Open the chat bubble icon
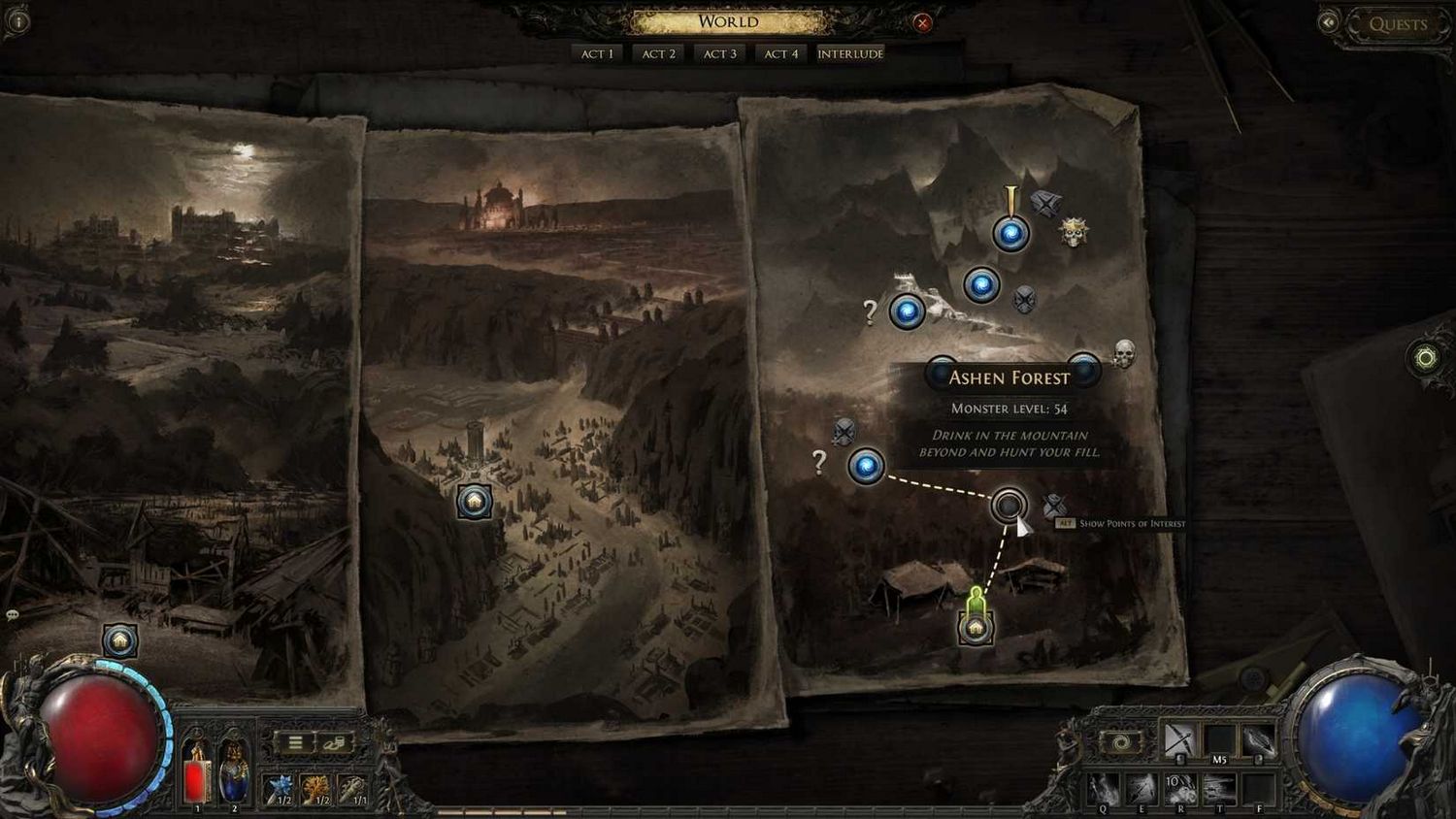The height and width of the screenshot is (819, 1456). pos(13,615)
